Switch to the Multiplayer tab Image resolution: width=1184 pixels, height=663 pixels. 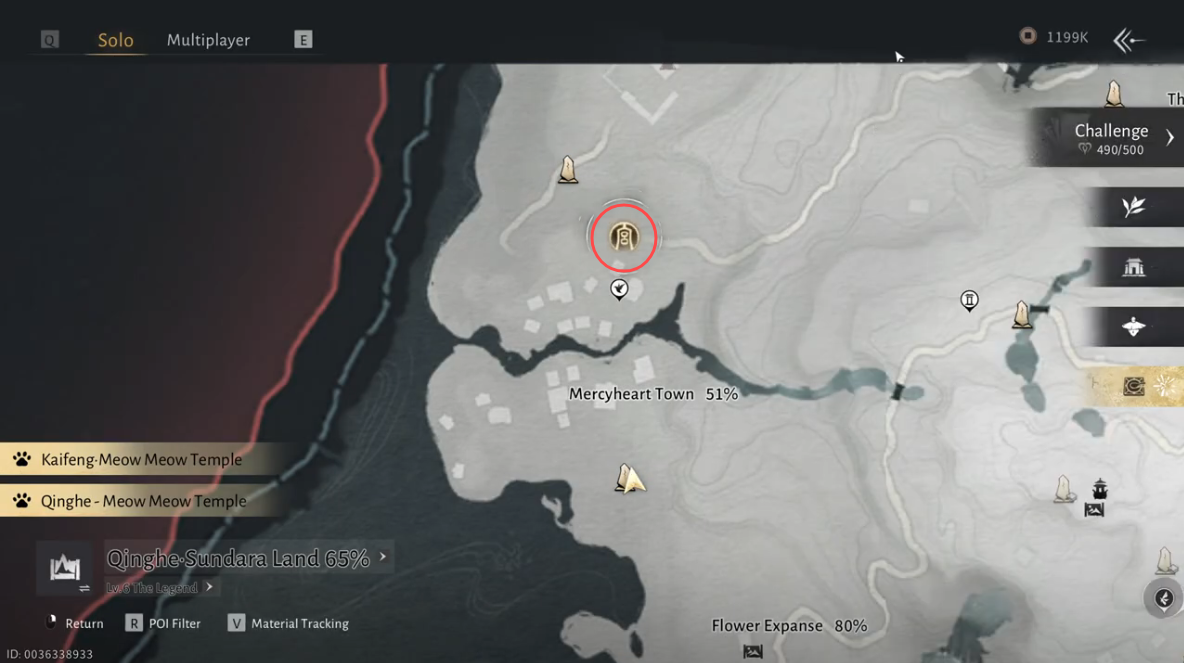point(208,40)
